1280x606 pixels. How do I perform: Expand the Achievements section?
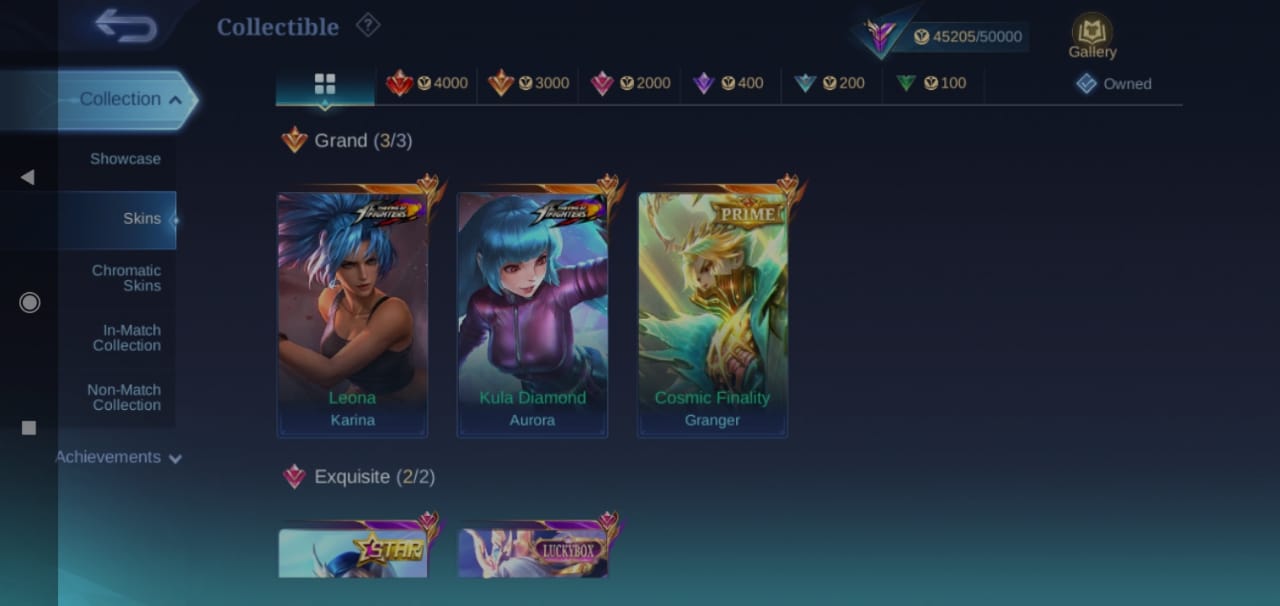tap(118, 457)
